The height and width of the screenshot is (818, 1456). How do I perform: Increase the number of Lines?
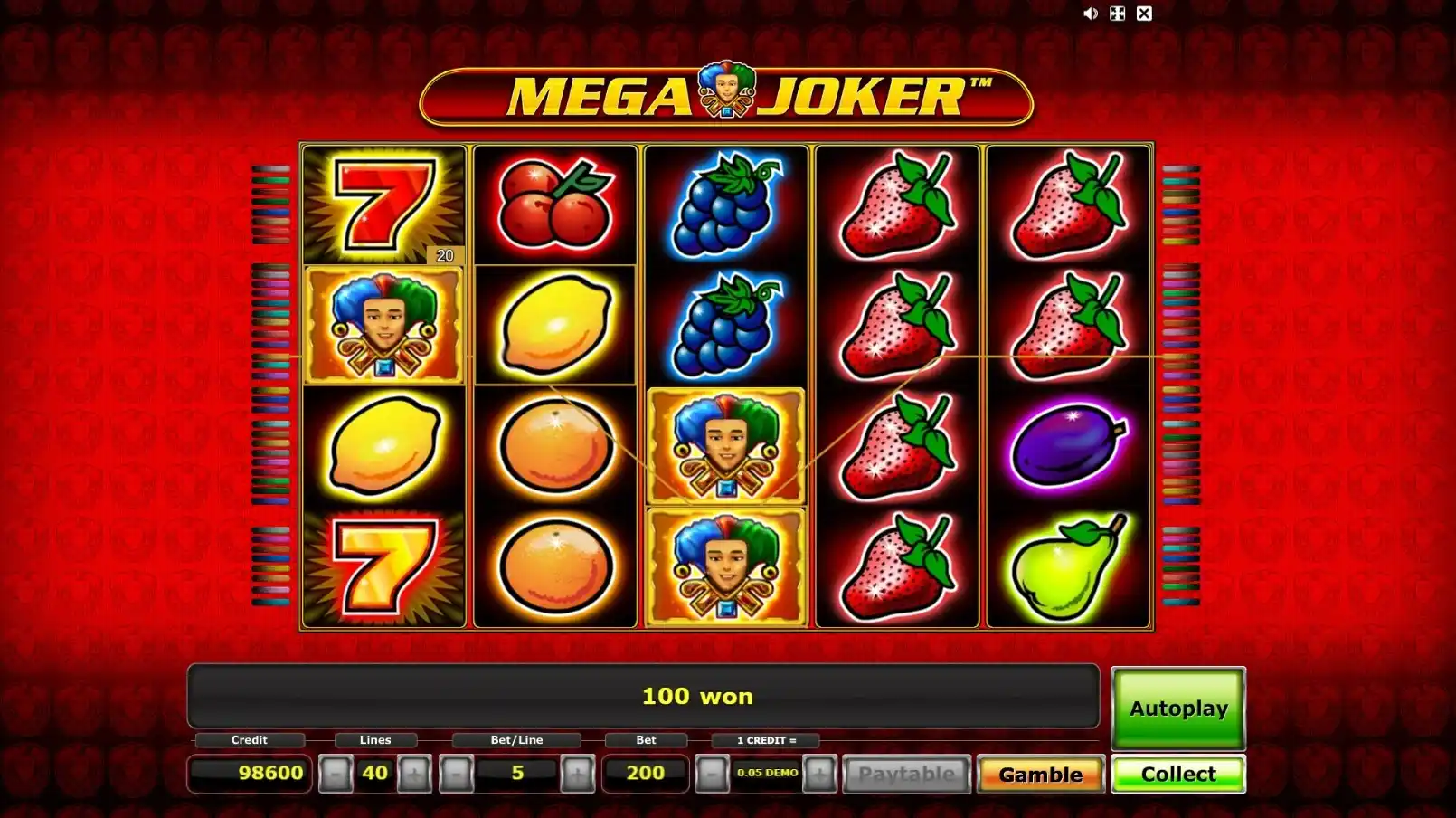tap(414, 775)
